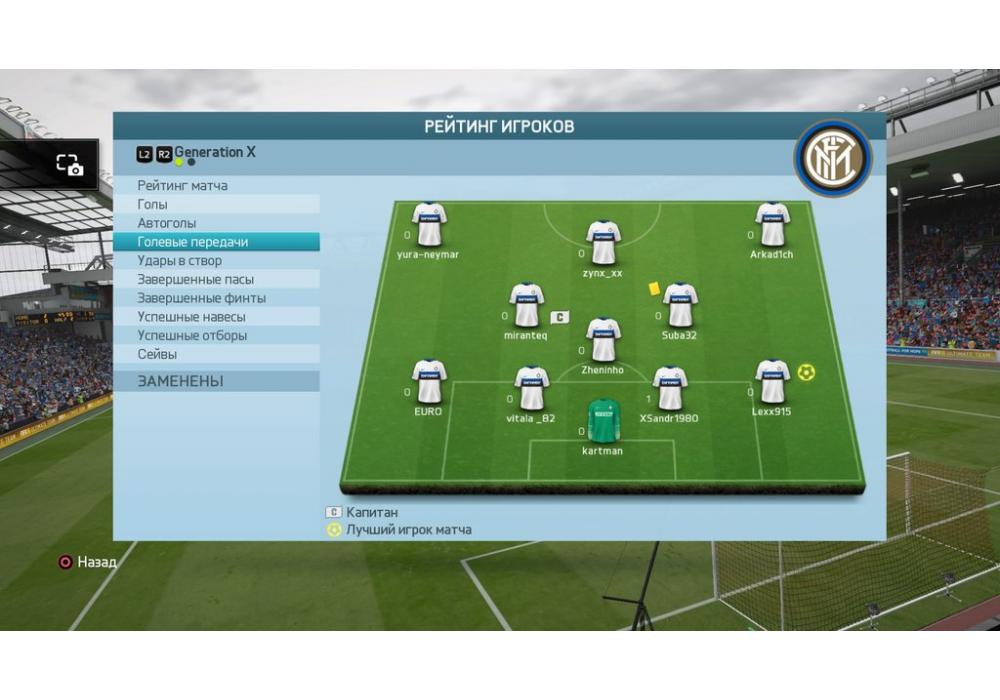The image size is (1000, 700).
Task: Pick man of the match Lexx915
Action: (772, 382)
